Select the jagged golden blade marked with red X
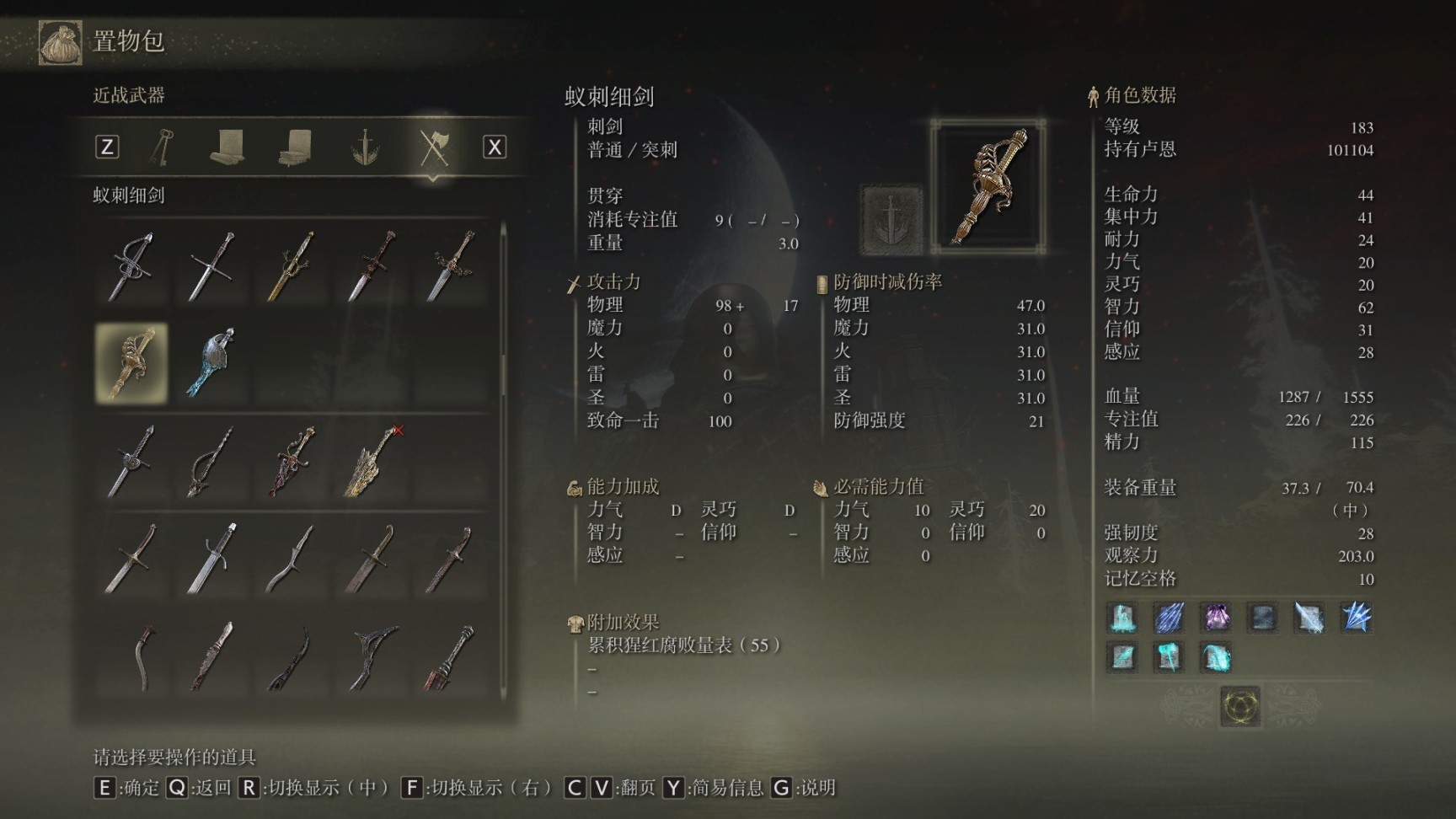Image resolution: width=1456 pixels, height=819 pixels. click(x=372, y=461)
